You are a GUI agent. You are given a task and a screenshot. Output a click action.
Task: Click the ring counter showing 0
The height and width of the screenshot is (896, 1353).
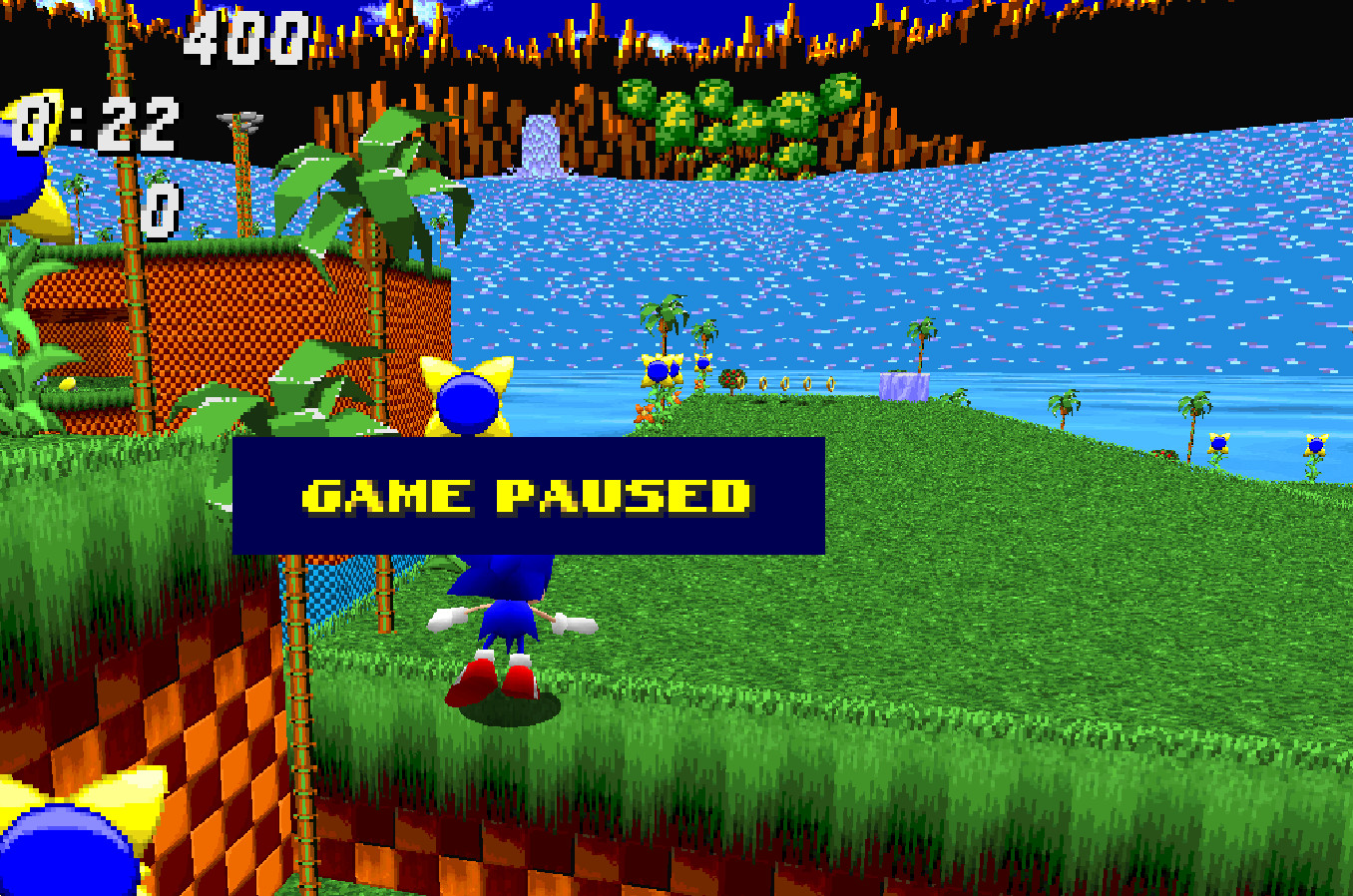coord(158,212)
